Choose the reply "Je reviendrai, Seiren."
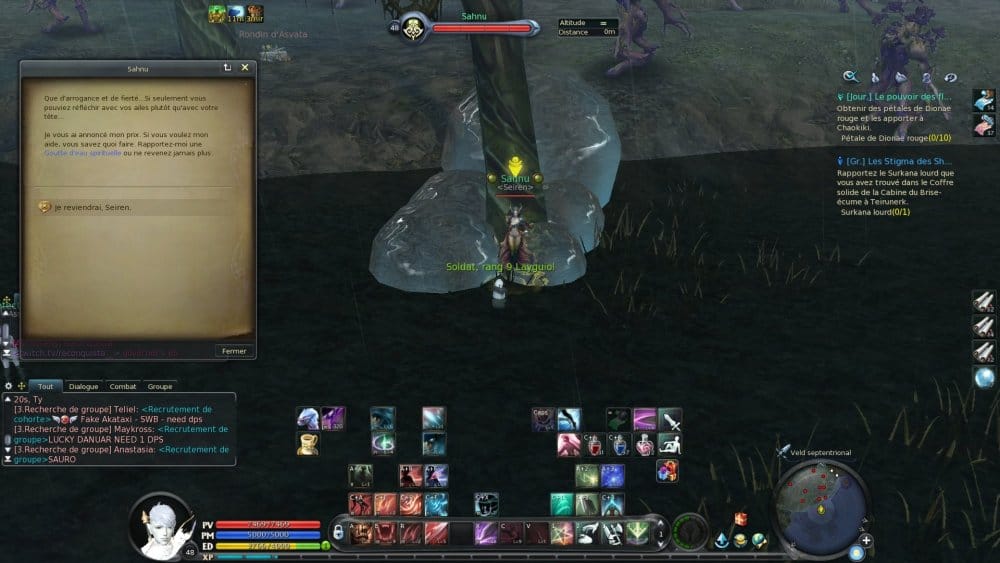The image size is (1000, 563). coord(92,207)
